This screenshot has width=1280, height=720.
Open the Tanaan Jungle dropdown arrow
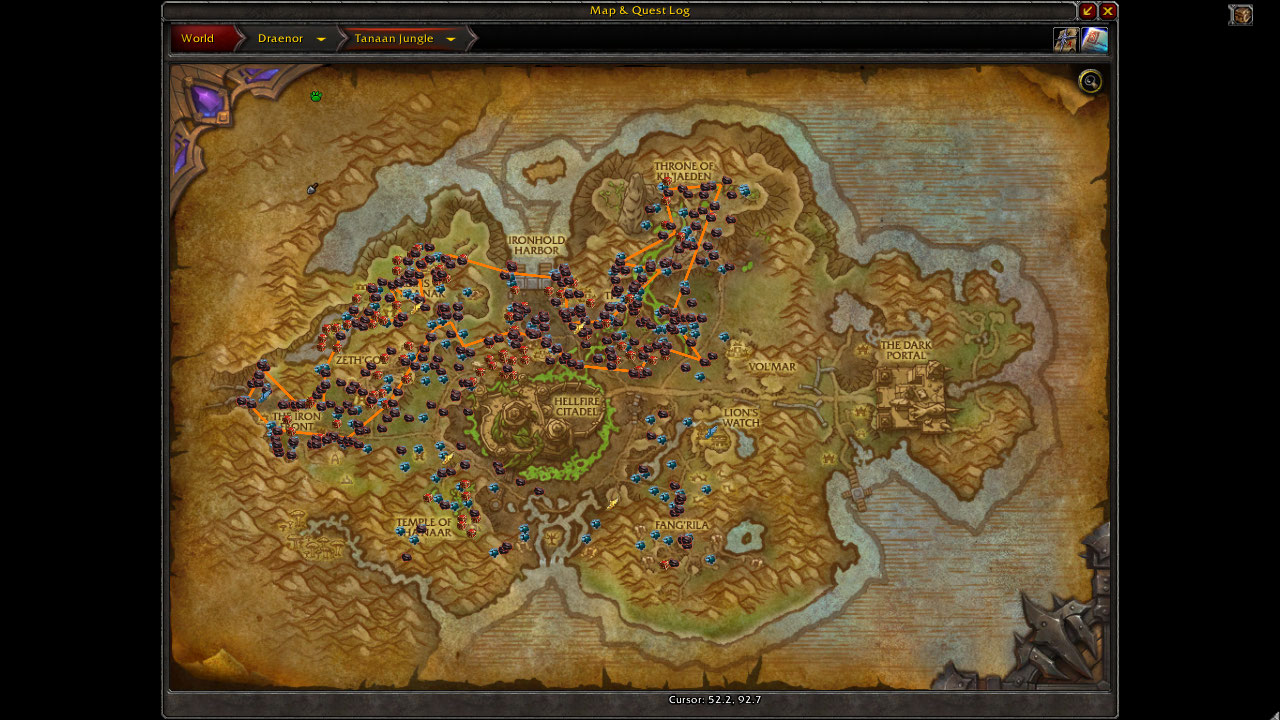click(x=451, y=40)
